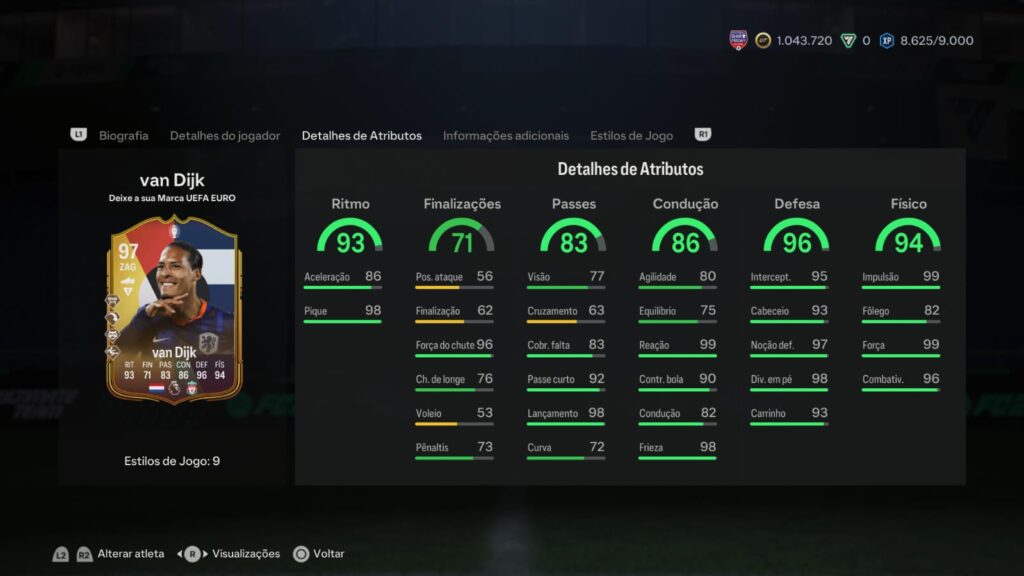
Task: Select the Detalhes de Atributos tab
Action: [361, 136]
